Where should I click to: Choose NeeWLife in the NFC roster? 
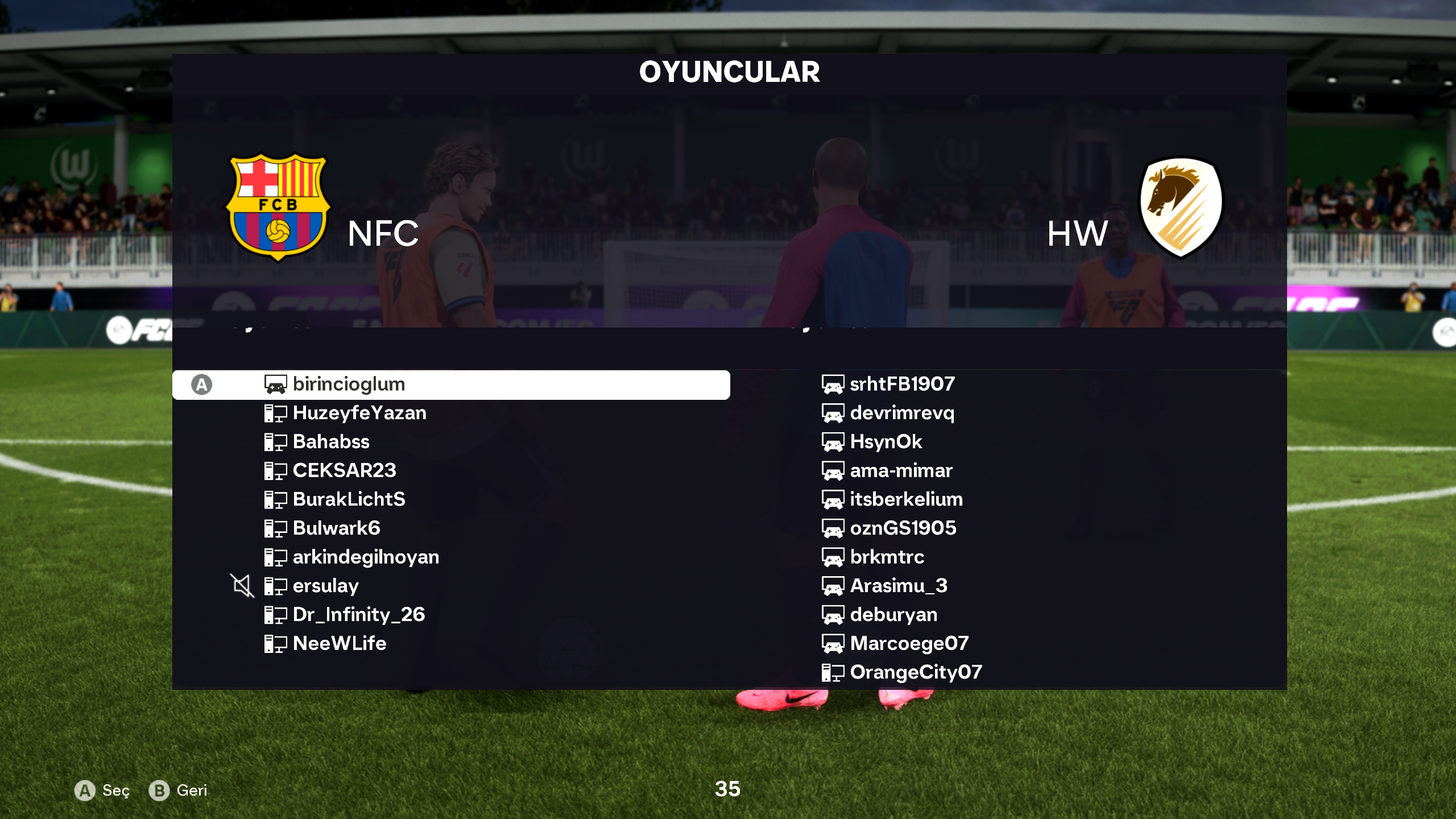339,643
